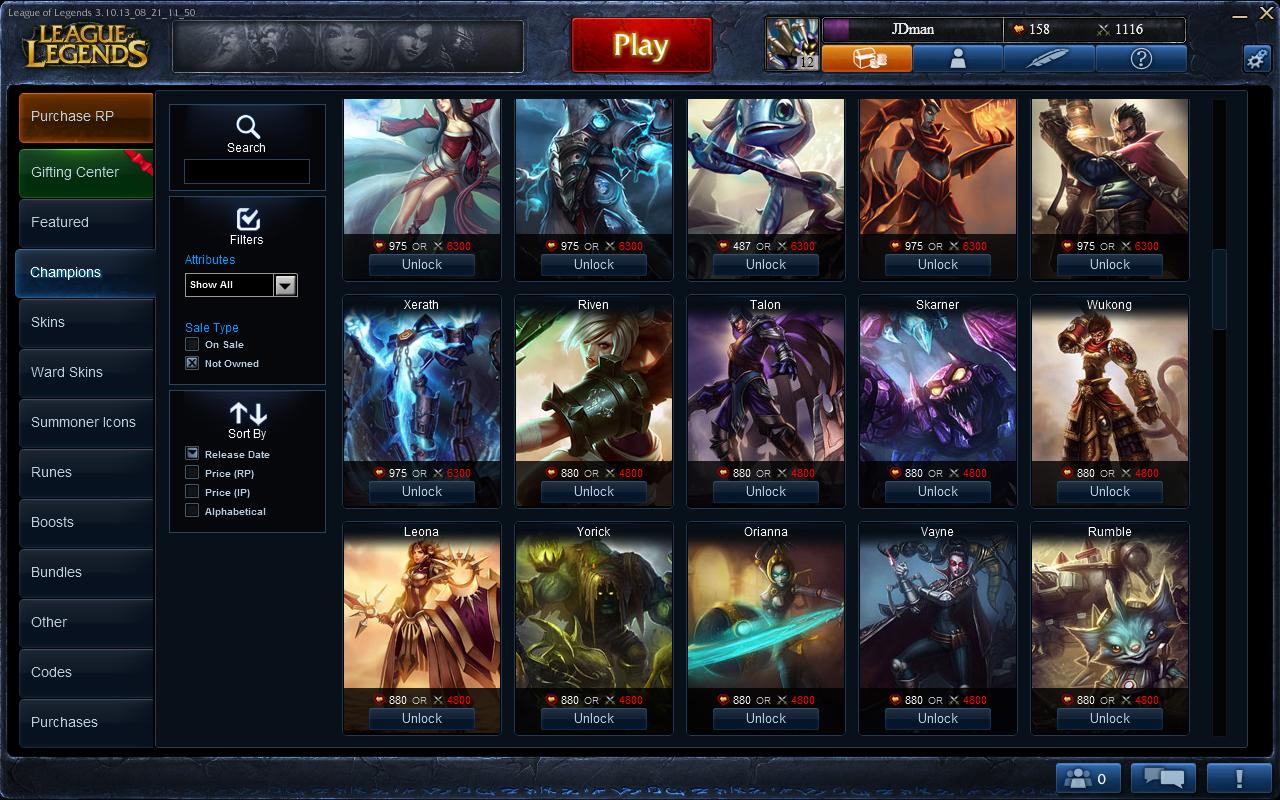Click the quill notes icon in the top bar
Screen dimensions: 1280x800
click(1048, 59)
